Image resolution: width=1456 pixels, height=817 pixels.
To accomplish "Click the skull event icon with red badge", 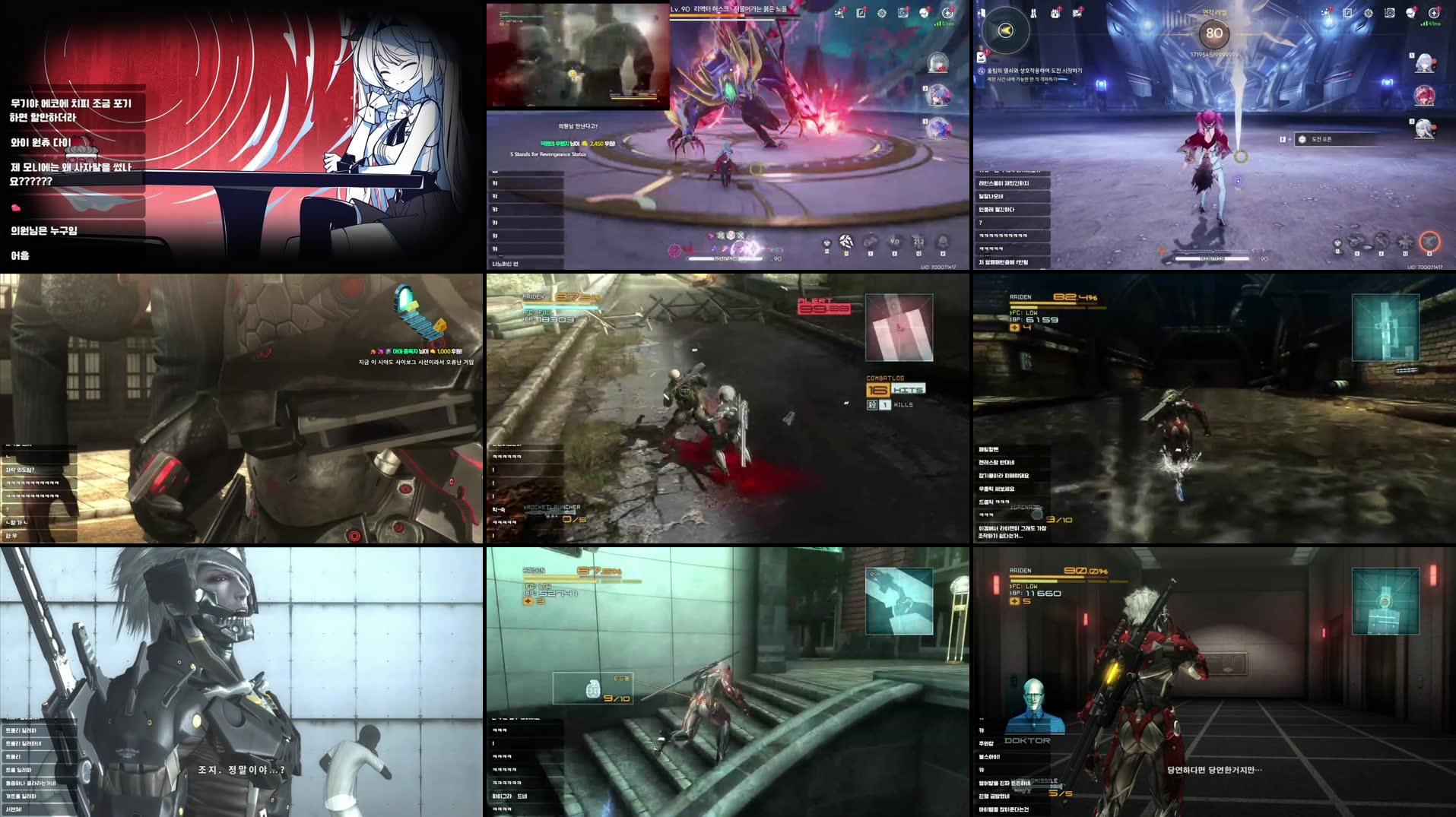I will 925,12.
